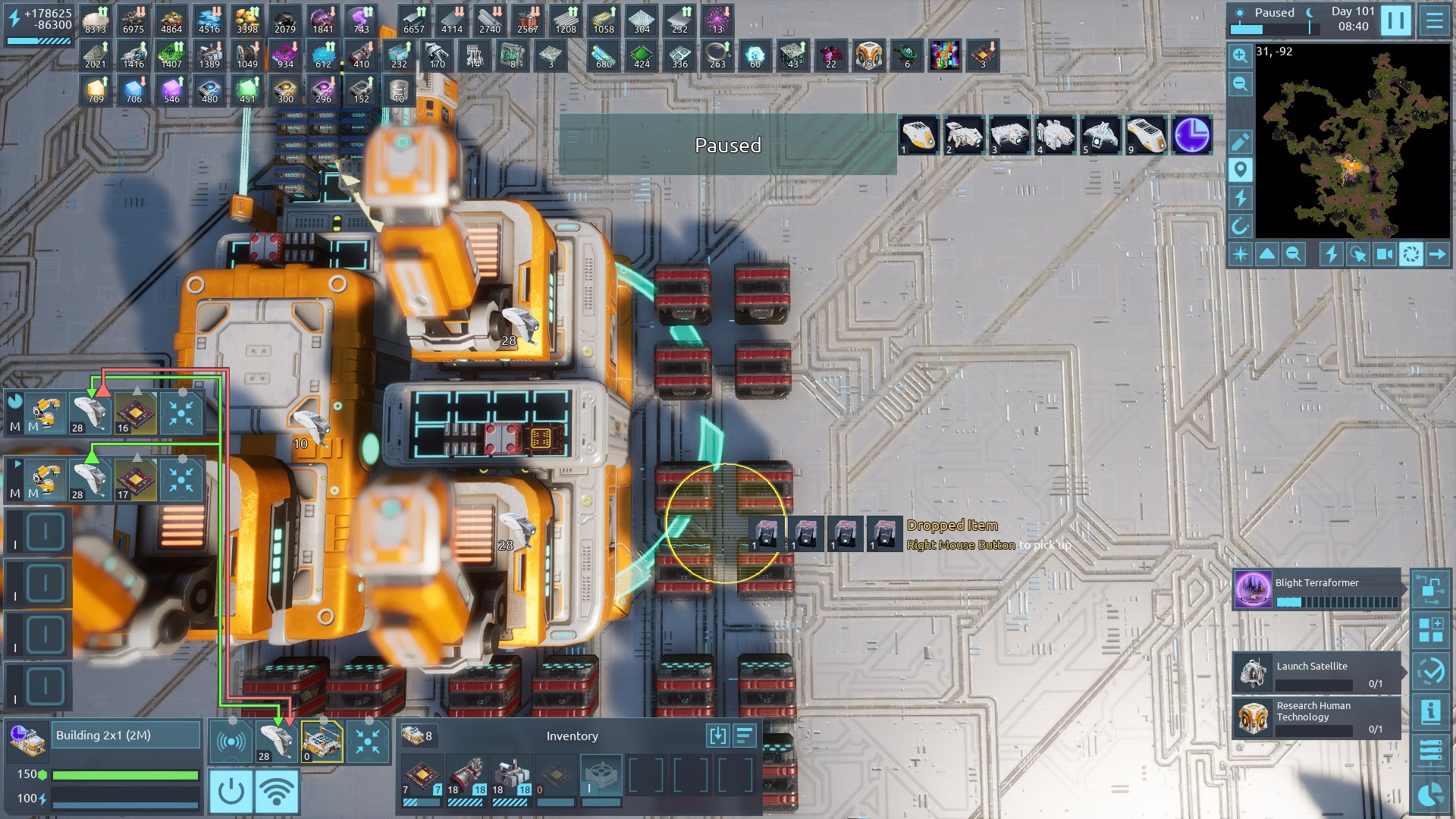Image resolution: width=1456 pixels, height=819 pixels.
Task: Select the Launch Satellite objective
Action: [x=1317, y=672]
